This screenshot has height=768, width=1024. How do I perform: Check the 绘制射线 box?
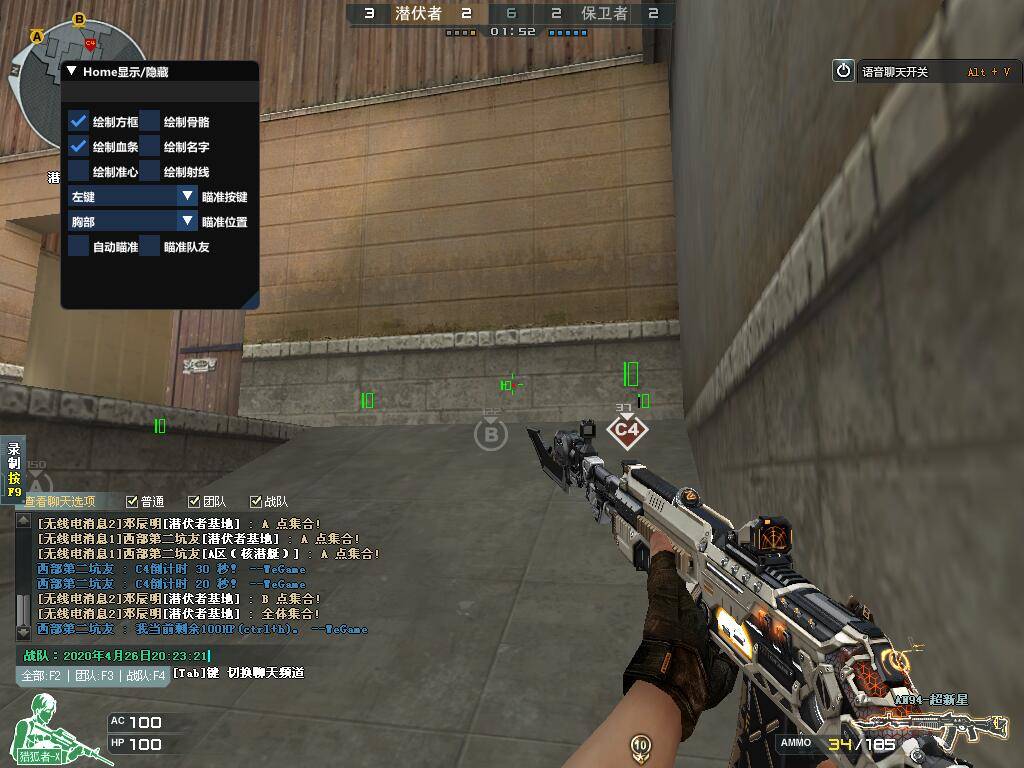click(150, 171)
